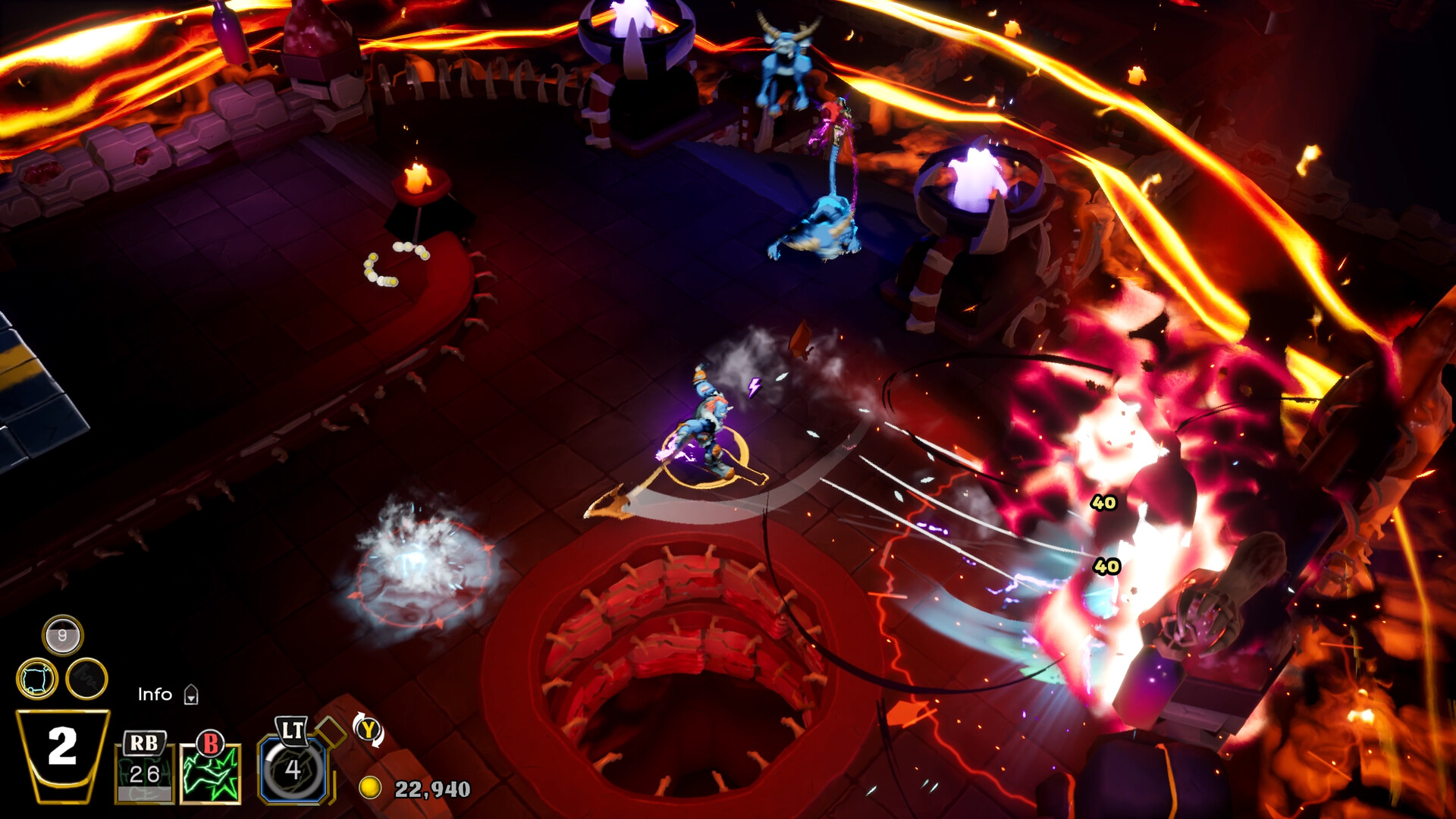Select the dark empty rune orb
1456x819 pixels.
click(86, 679)
